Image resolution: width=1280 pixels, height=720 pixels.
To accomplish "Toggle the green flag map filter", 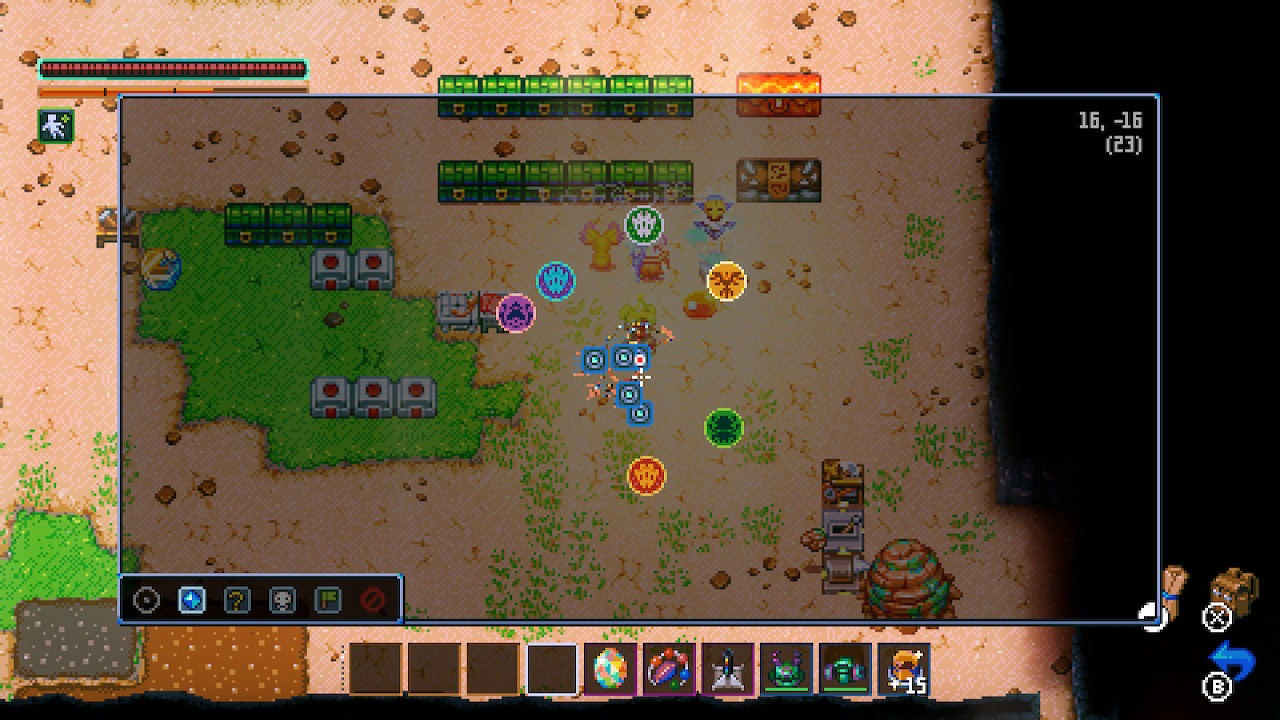I will (328, 600).
